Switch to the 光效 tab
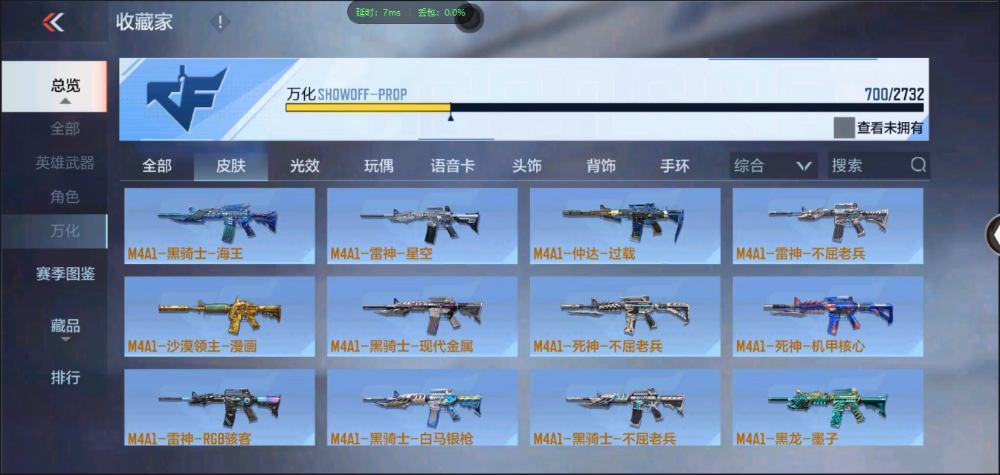Image resolution: width=1000 pixels, height=475 pixels. (x=305, y=166)
